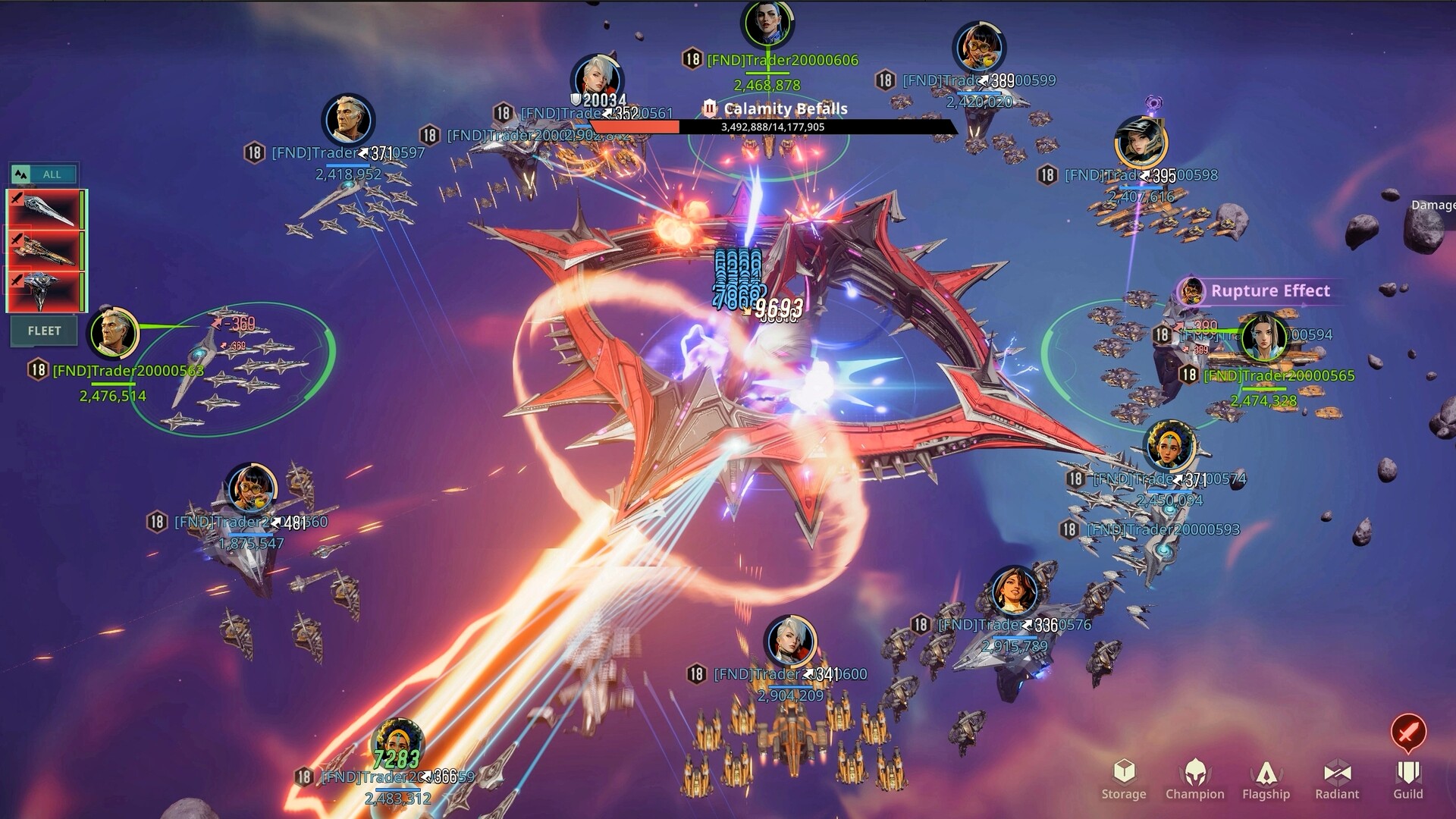Open the Storage menu
Viewport: 1456px width, 819px height.
coord(1123,779)
